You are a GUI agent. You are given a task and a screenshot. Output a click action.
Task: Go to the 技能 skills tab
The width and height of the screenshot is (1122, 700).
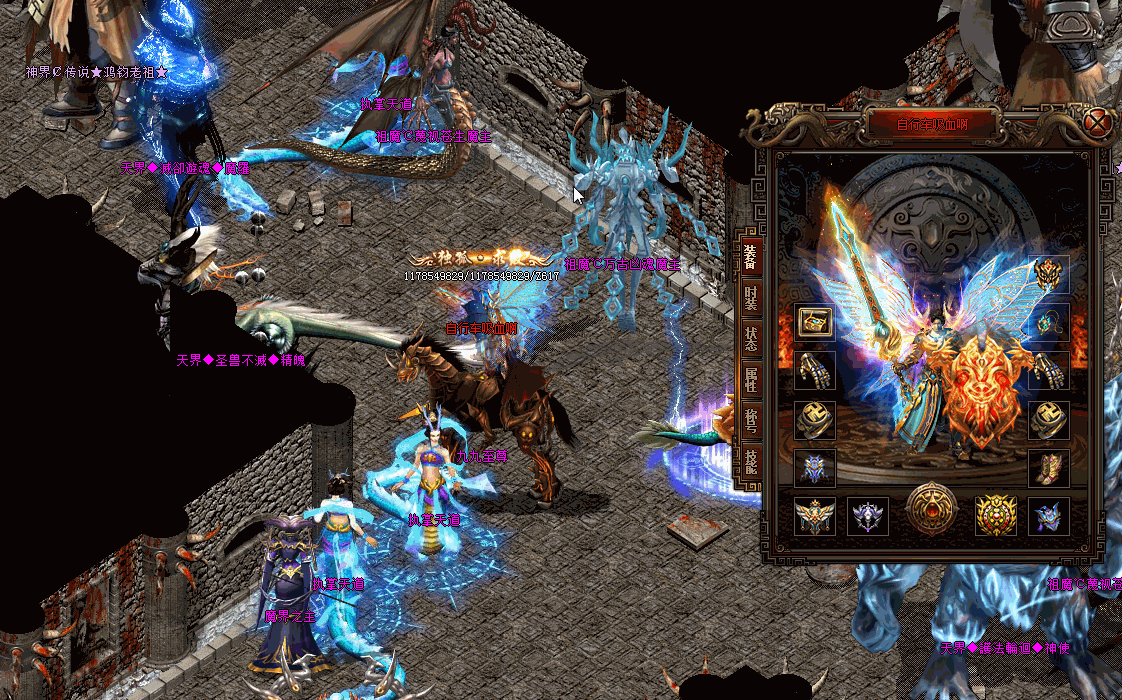[x=750, y=461]
